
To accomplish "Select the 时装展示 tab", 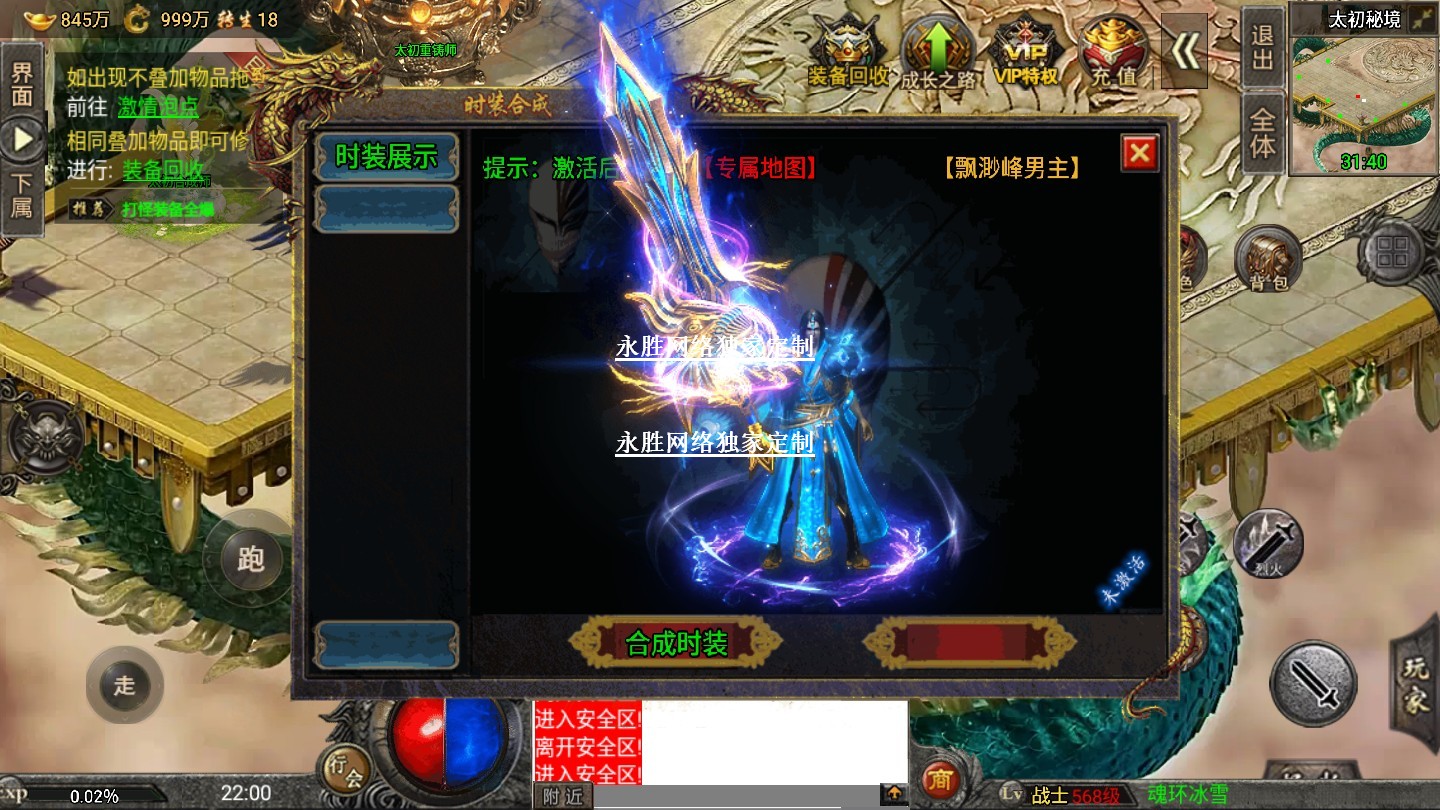I will click(x=386, y=157).
